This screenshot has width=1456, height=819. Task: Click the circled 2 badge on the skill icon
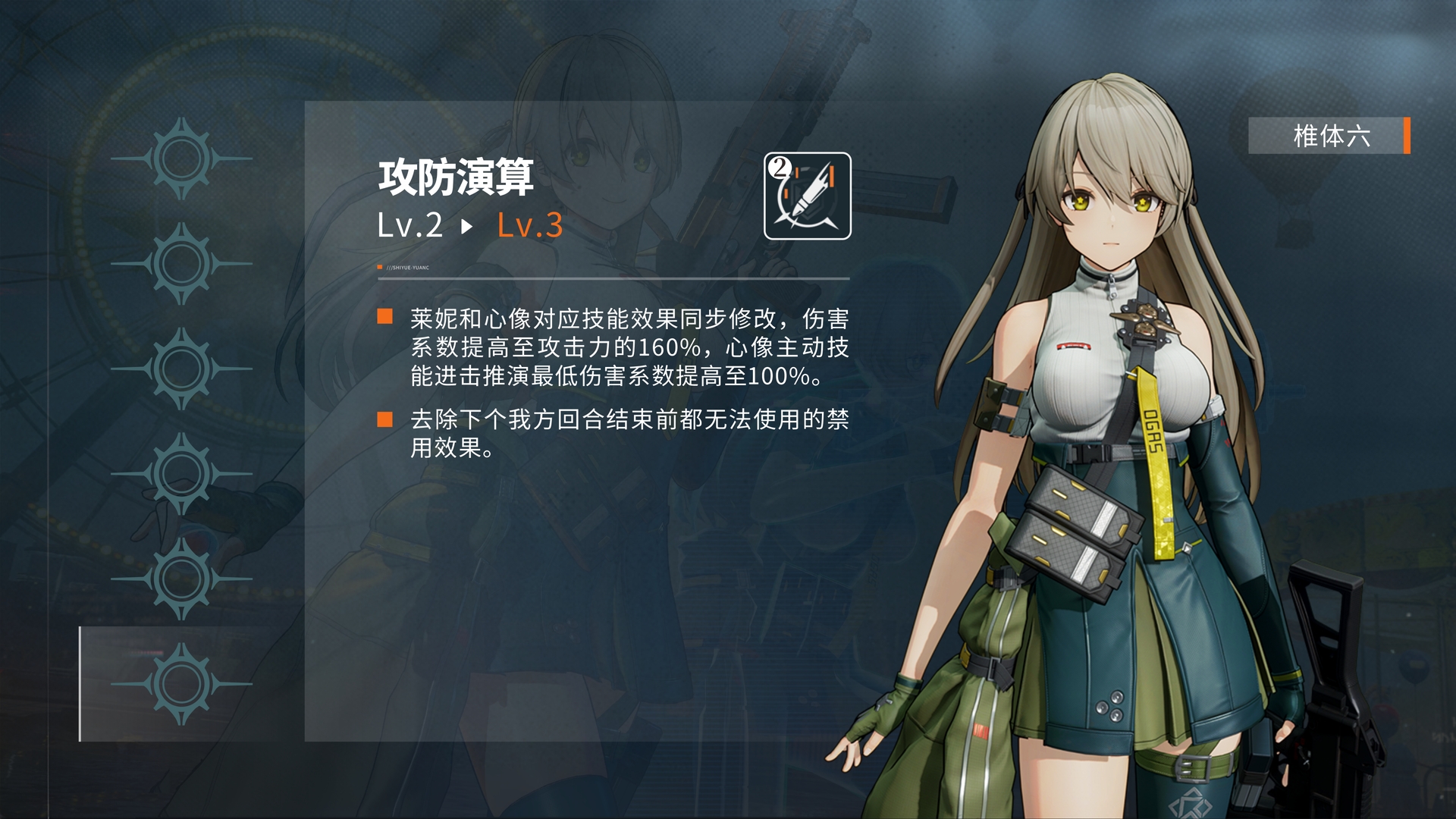(x=780, y=168)
